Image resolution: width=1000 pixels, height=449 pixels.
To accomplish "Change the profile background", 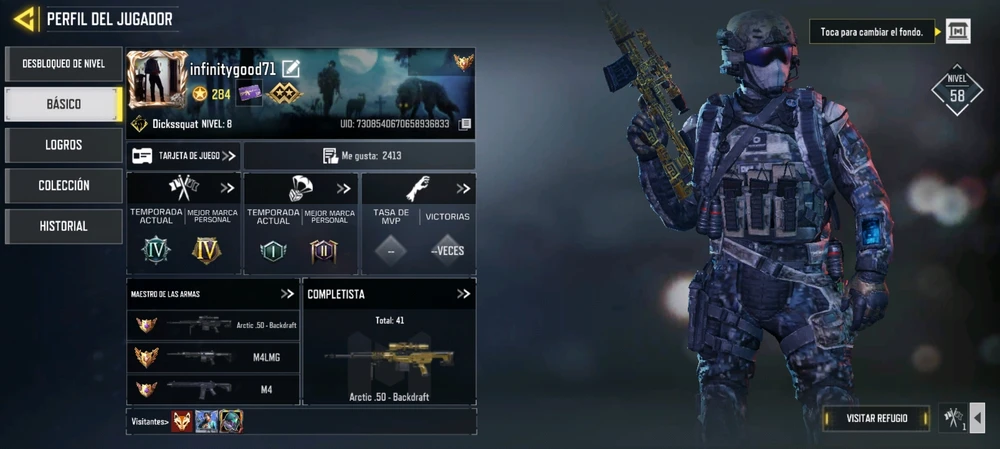I will tap(958, 31).
